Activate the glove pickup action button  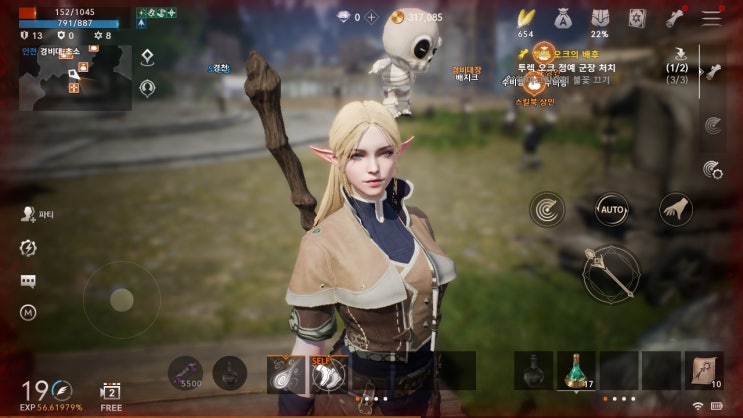pyautogui.click(x=676, y=209)
